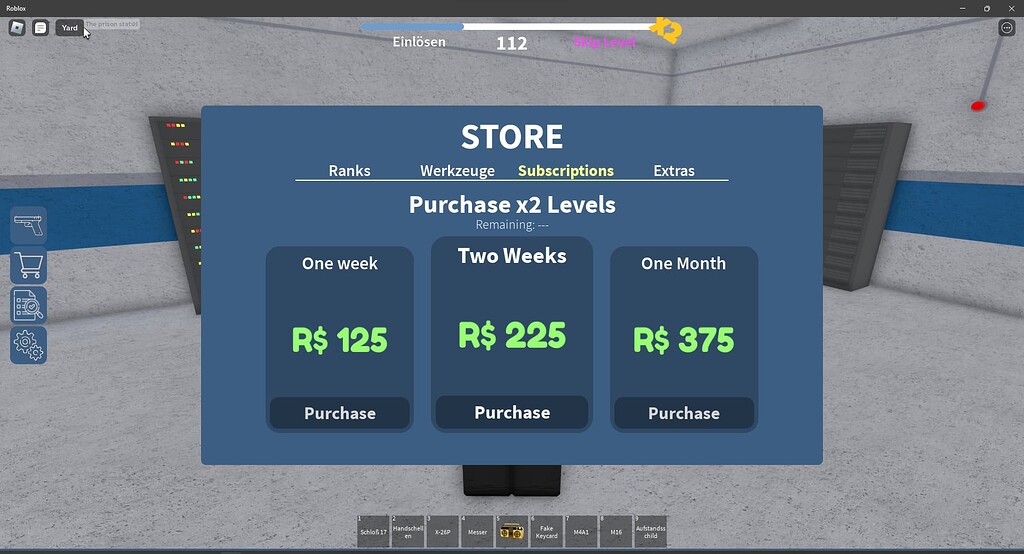This screenshot has width=1024, height=554.
Task: Toggle the Roblox chat icon
Action: (40, 28)
